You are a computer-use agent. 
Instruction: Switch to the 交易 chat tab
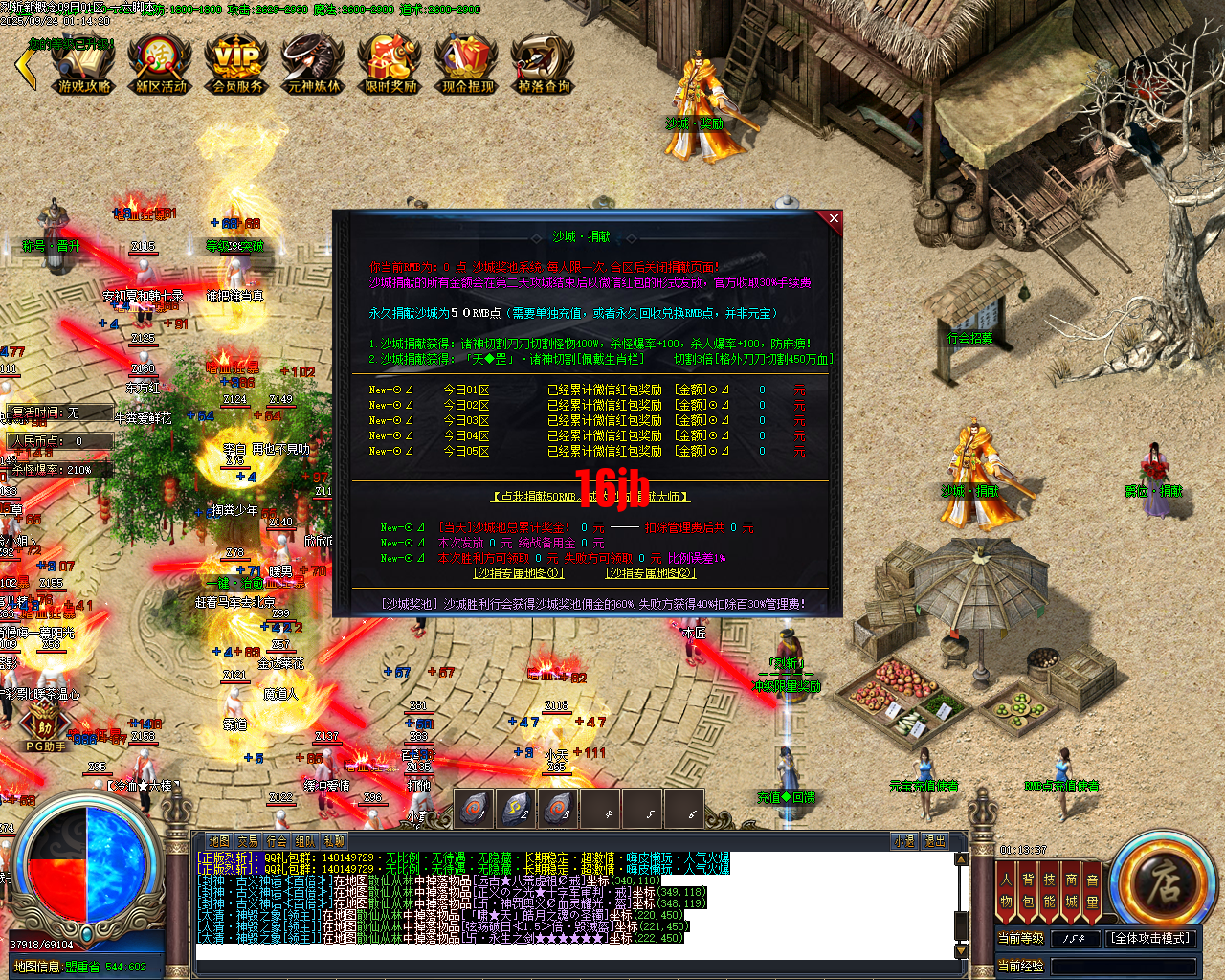click(x=247, y=840)
